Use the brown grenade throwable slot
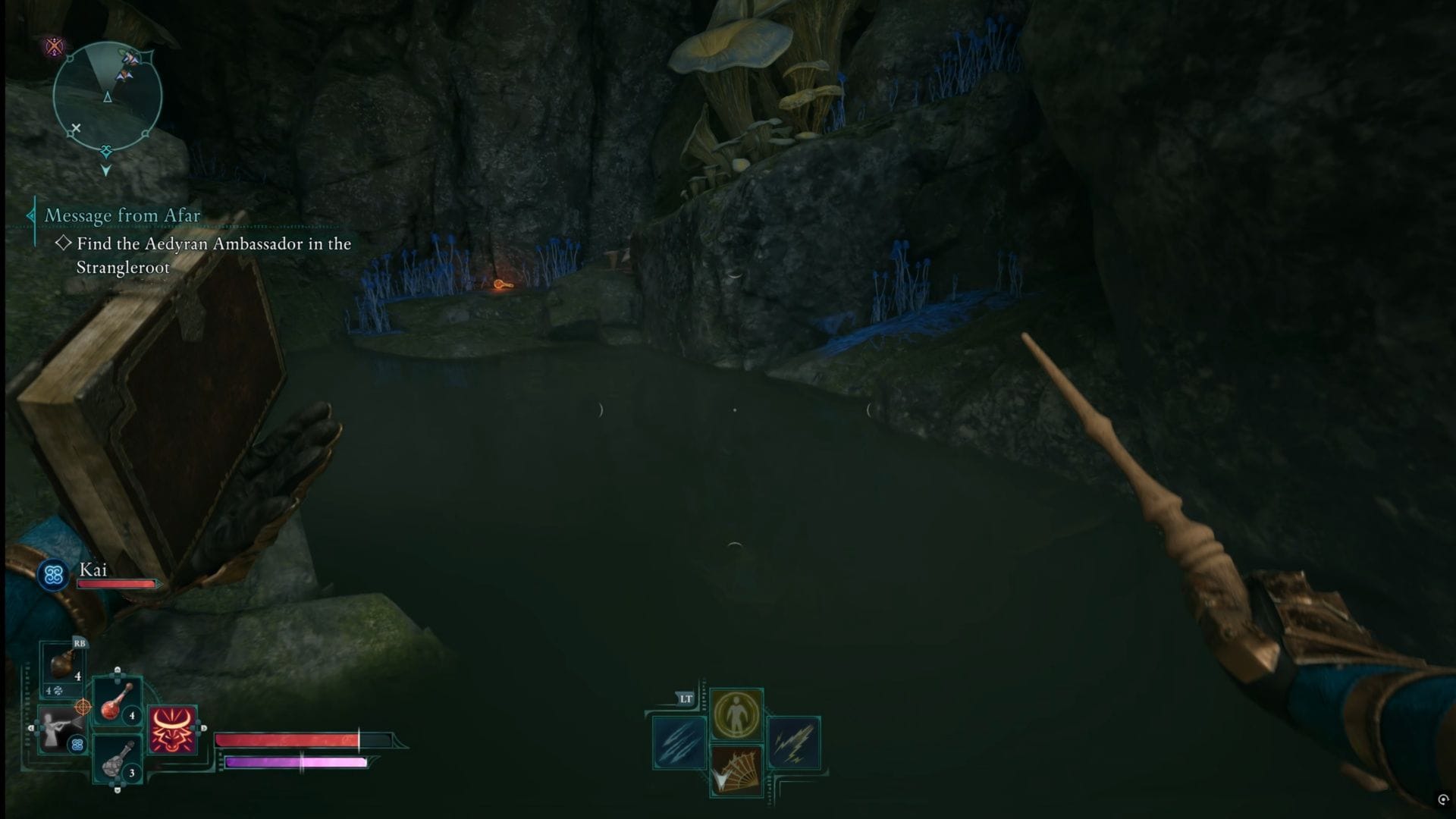 coord(62,666)
